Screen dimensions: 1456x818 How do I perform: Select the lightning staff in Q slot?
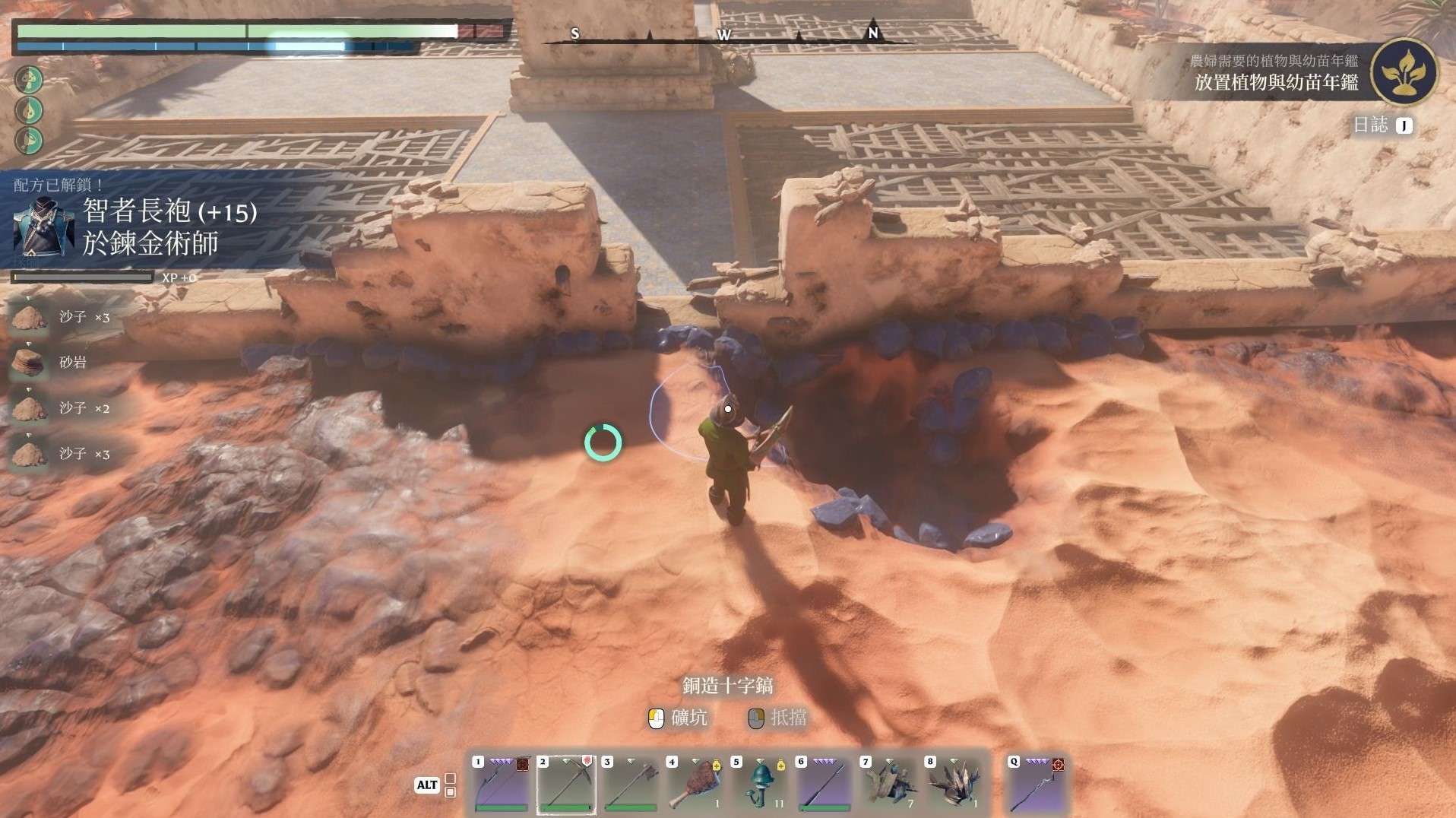[1037, 785]
